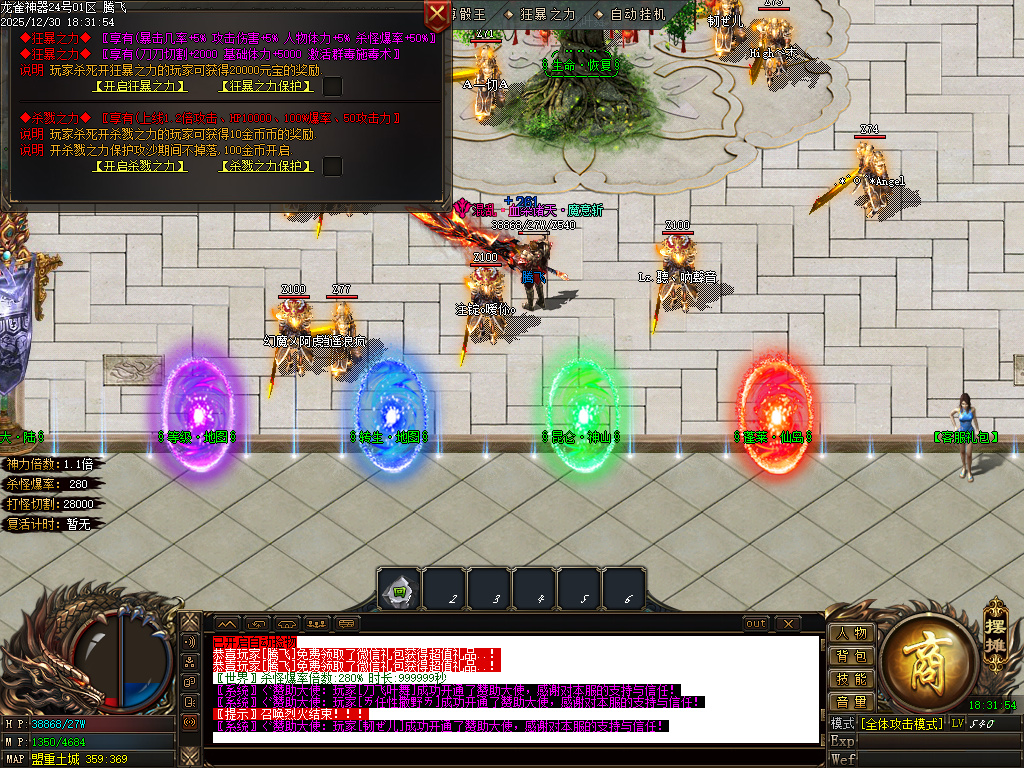Open the 音量 sound settings
Image resolution: width=1024 pixels, height=768 pixels.
point(851,702)
